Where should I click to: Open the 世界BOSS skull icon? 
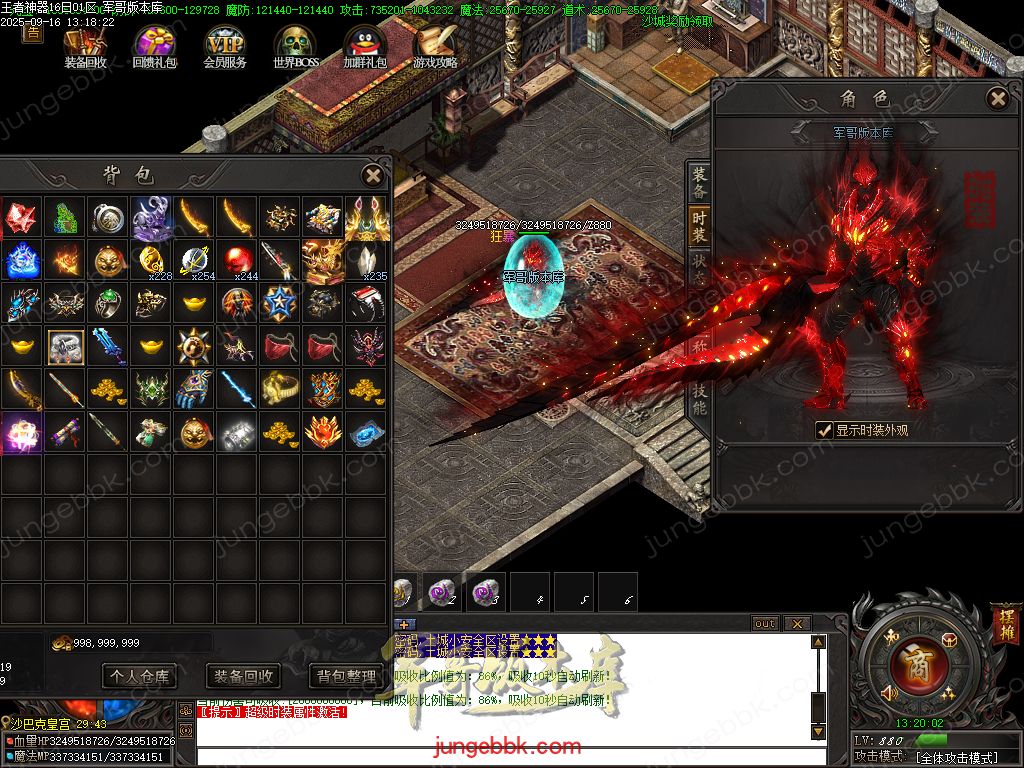pyautogui.click(x=295, y=46)
